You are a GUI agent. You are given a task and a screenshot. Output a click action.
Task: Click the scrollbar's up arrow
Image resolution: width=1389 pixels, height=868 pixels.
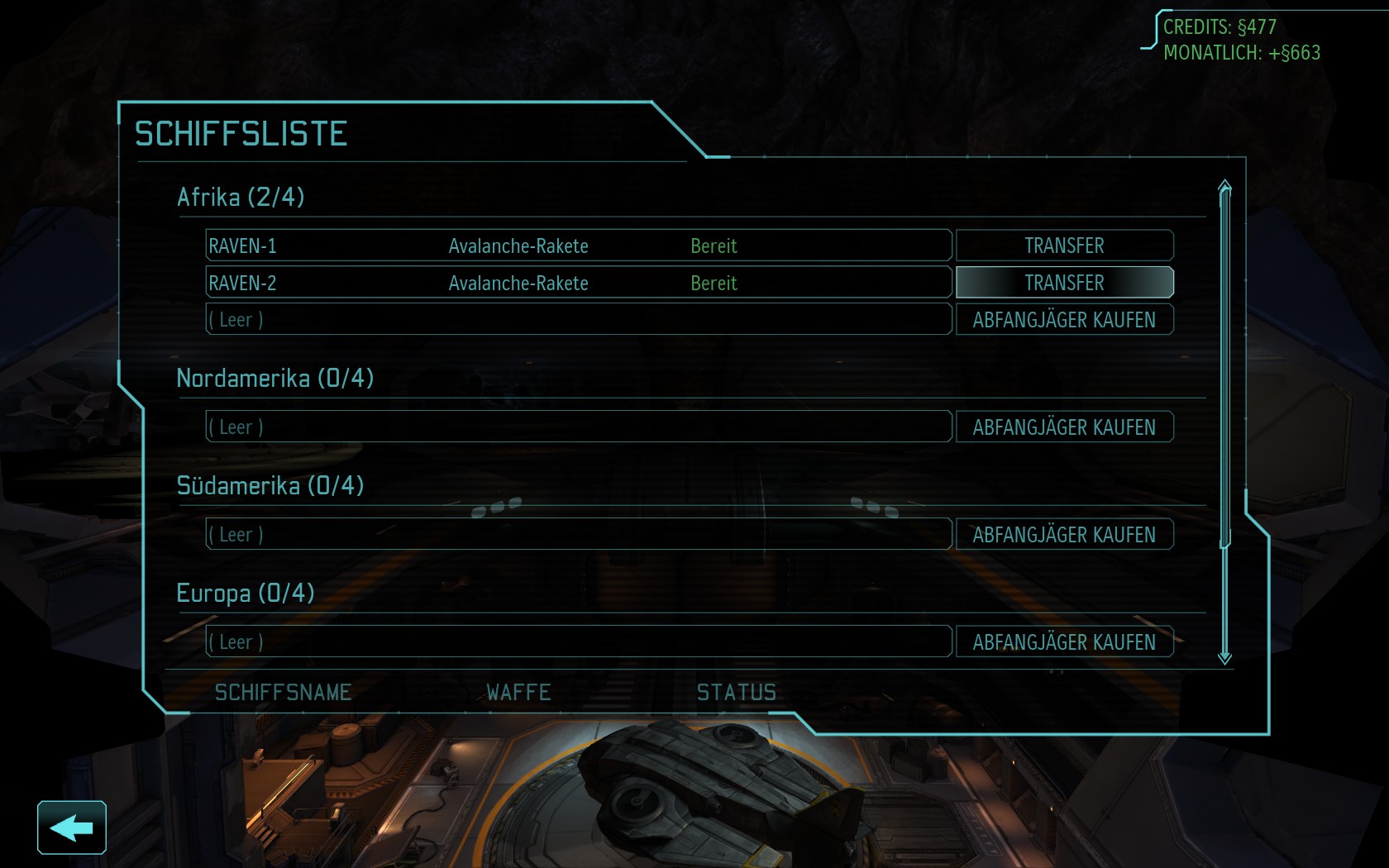[1224, 187]
